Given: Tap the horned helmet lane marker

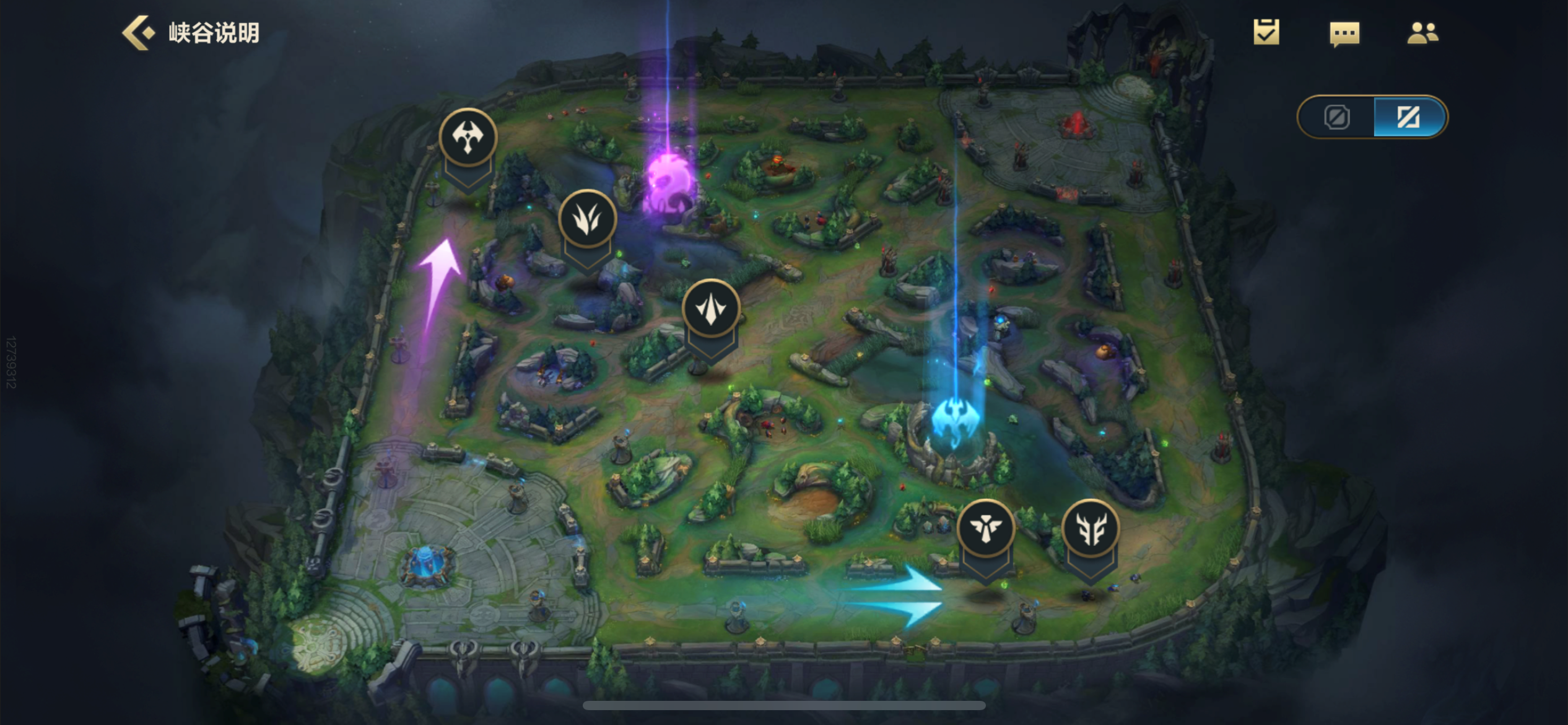Looking at the screenshot, I should pos(1091,529).
